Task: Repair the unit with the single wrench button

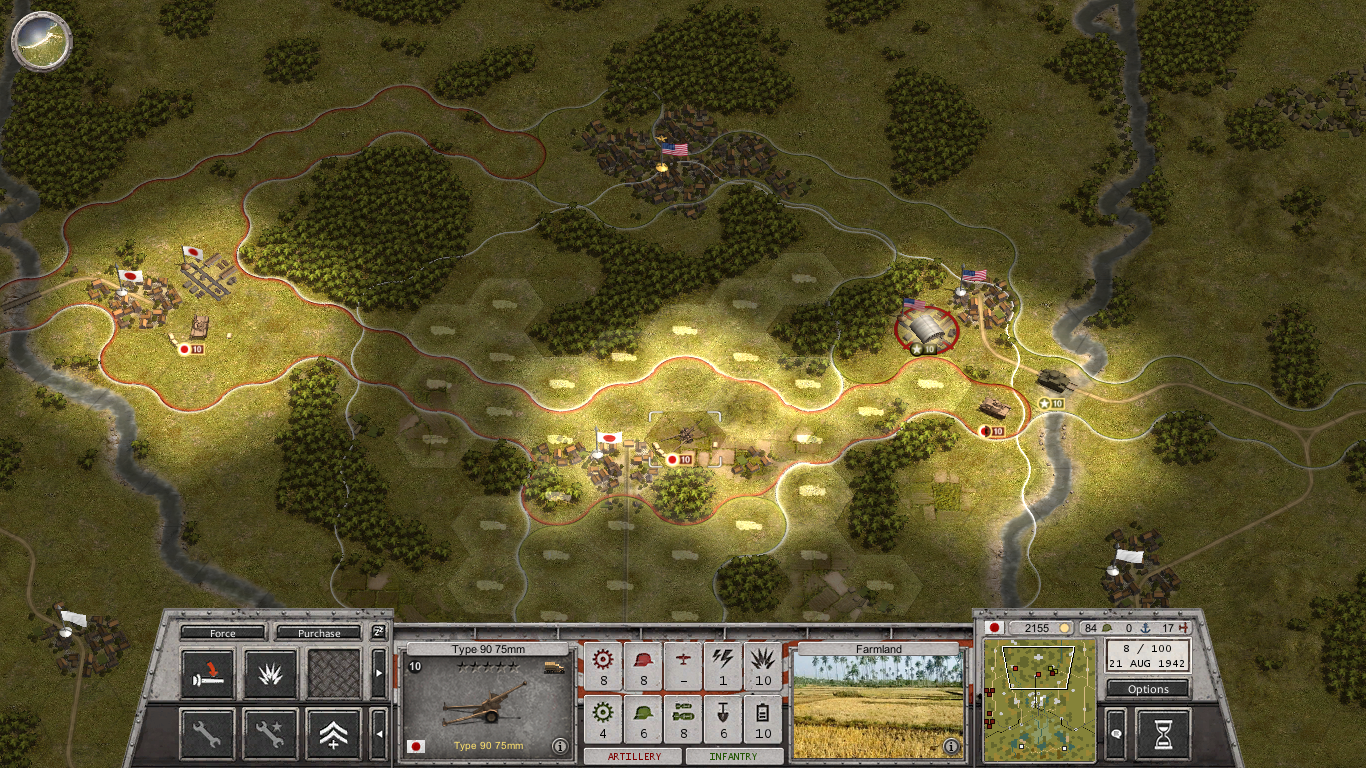Action: pos(208,734)
